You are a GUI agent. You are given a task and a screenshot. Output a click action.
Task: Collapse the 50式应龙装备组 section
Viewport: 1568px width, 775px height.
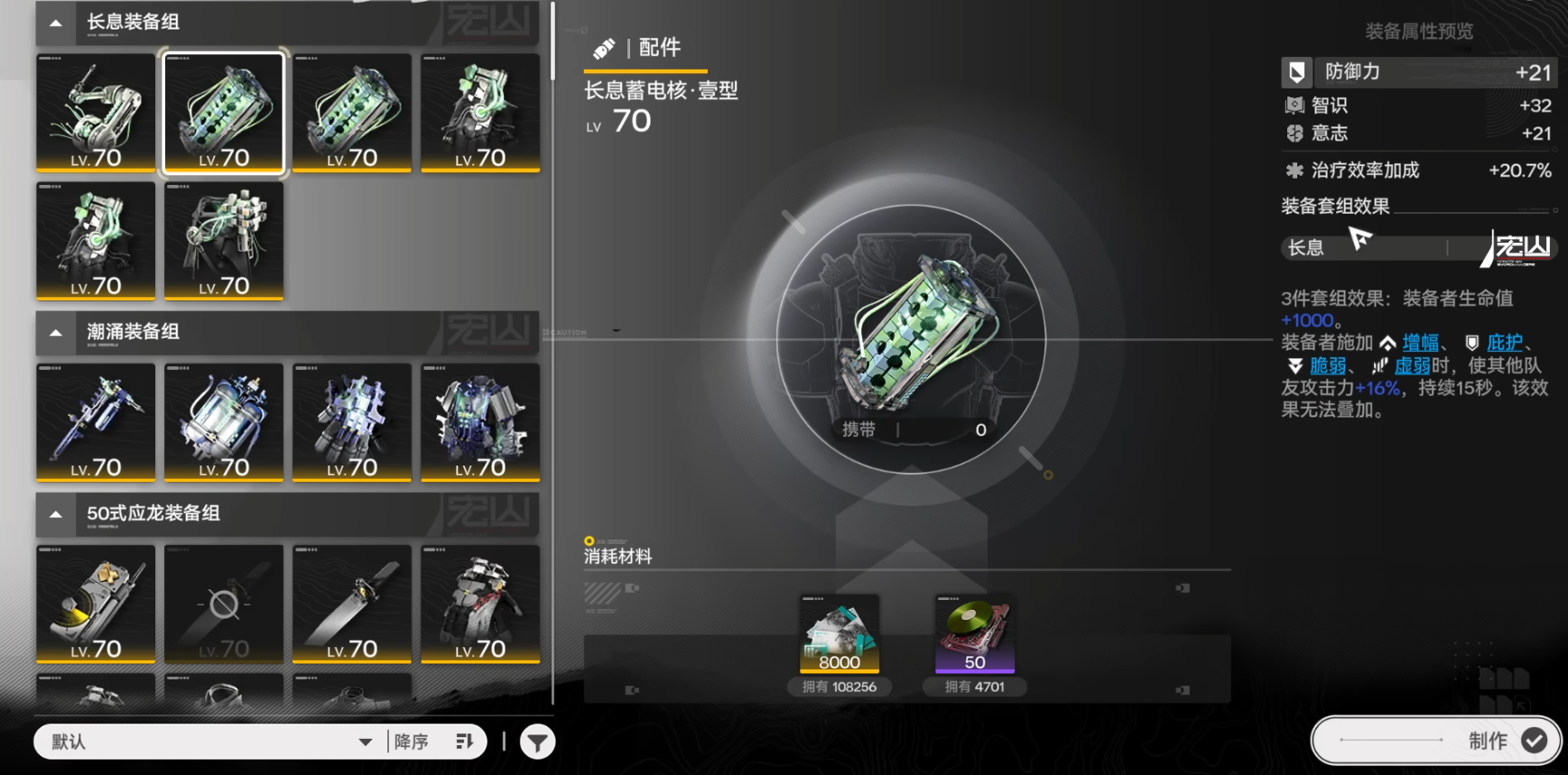coord(56,513)
